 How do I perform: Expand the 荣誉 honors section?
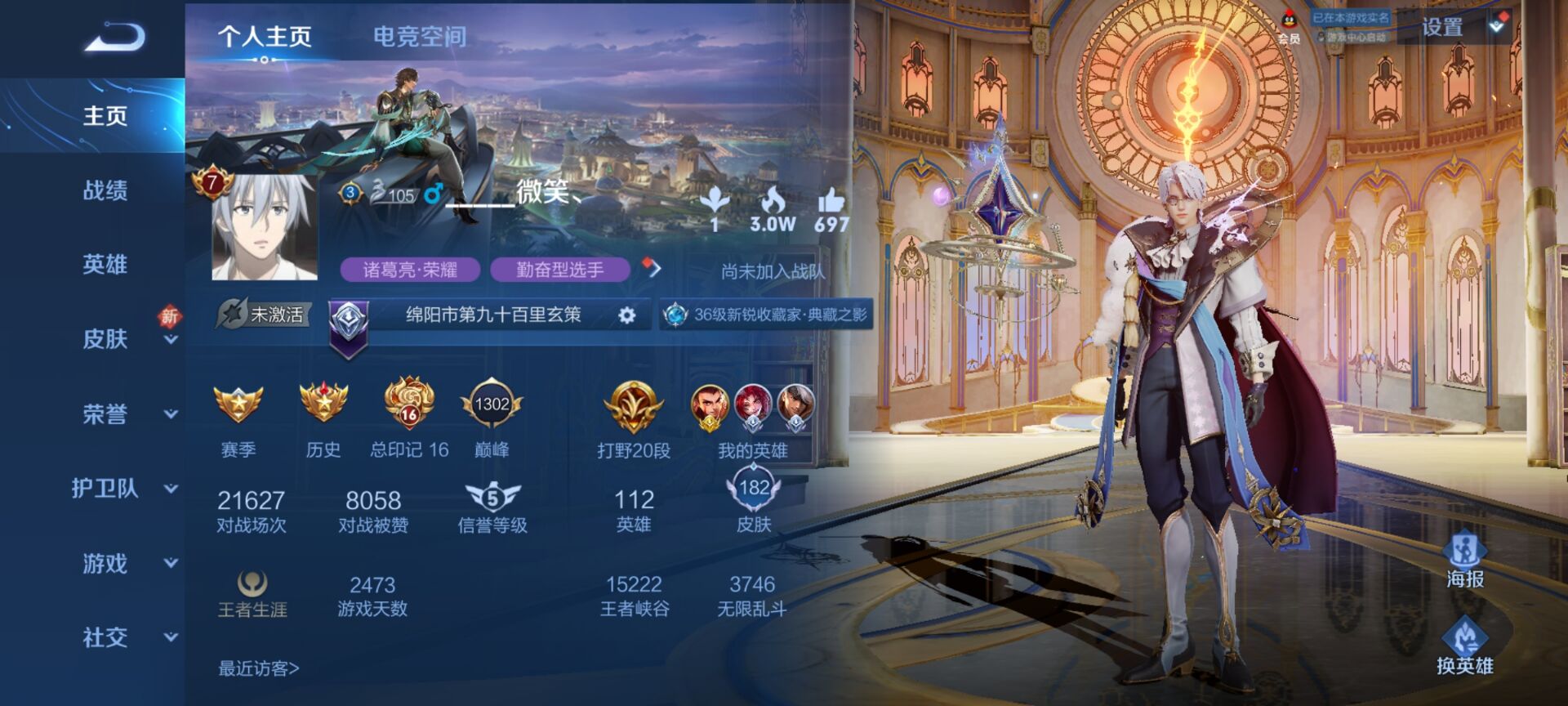click(x=105, y=414)
